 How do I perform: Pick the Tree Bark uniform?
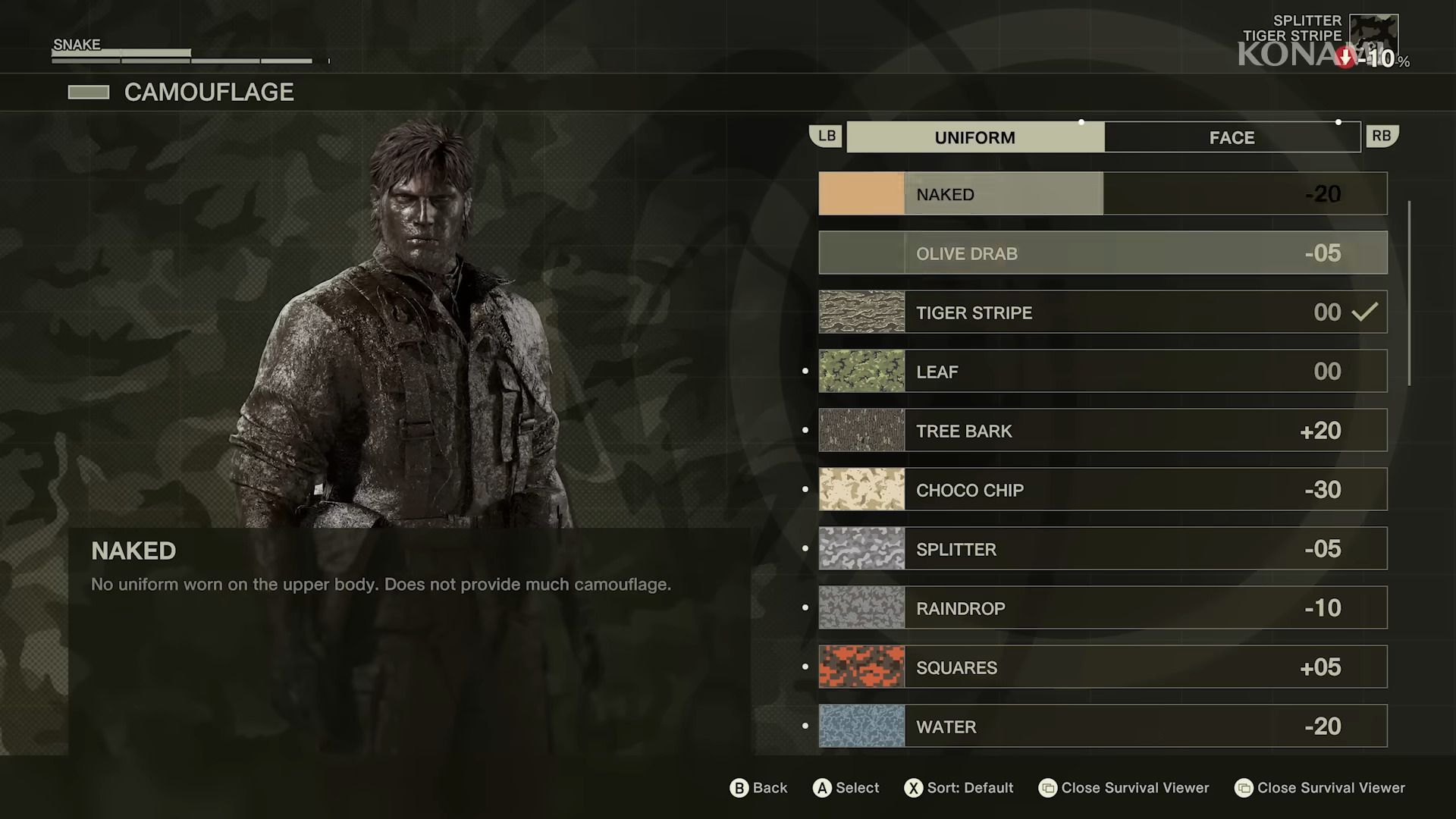coord(1102,430)
